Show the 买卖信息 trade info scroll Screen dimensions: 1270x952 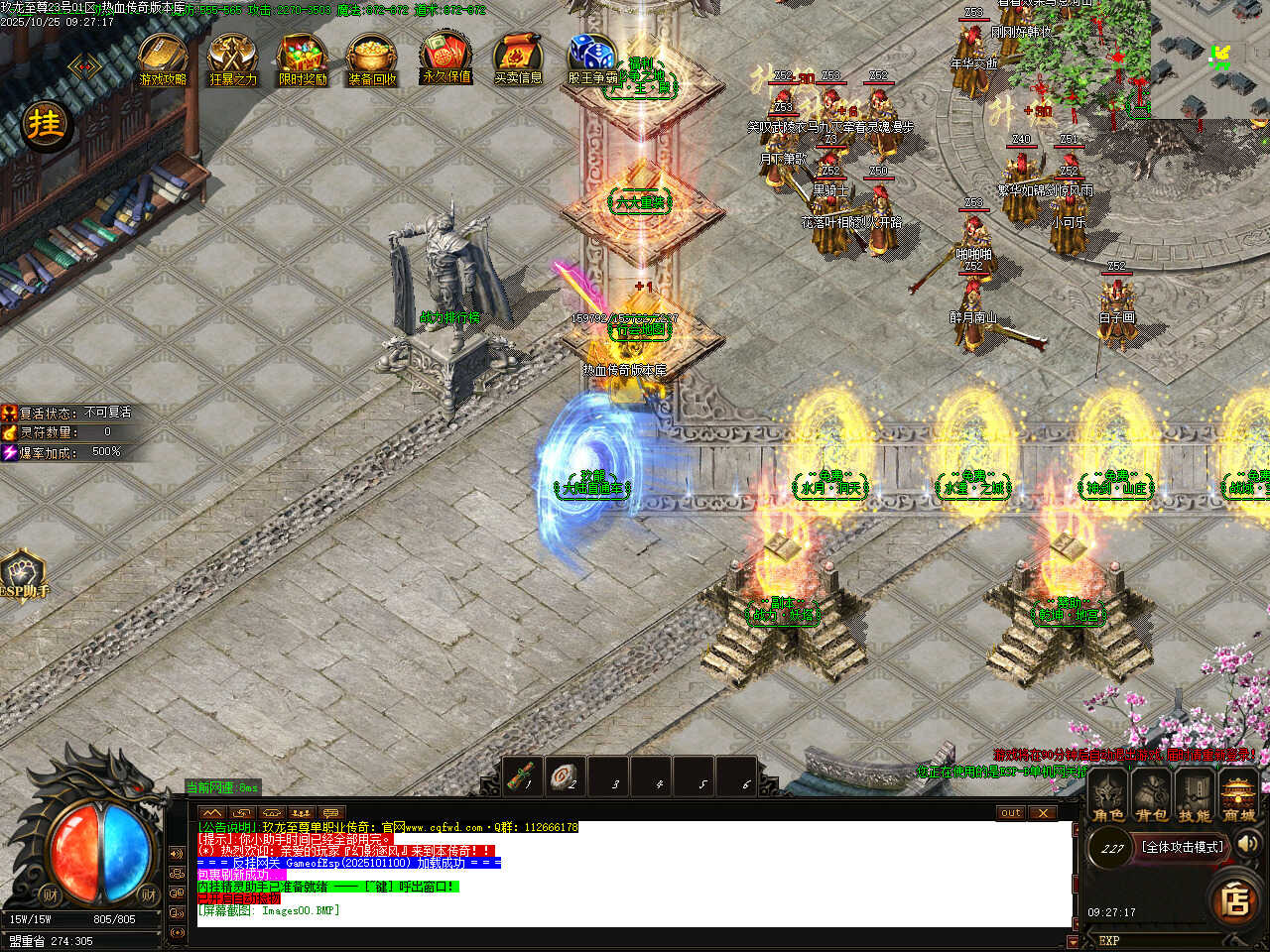pyautogui.click(x=518, y=59)
